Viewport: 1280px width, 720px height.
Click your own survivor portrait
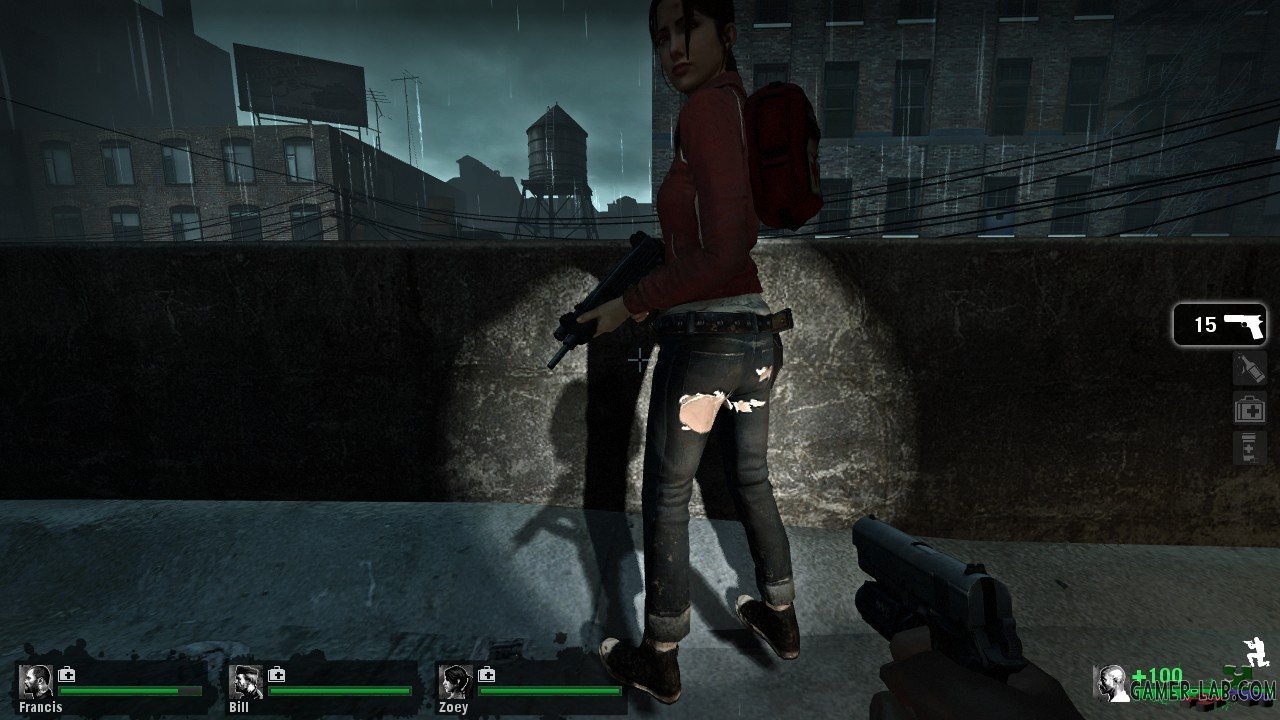(x=1110, y=683)
